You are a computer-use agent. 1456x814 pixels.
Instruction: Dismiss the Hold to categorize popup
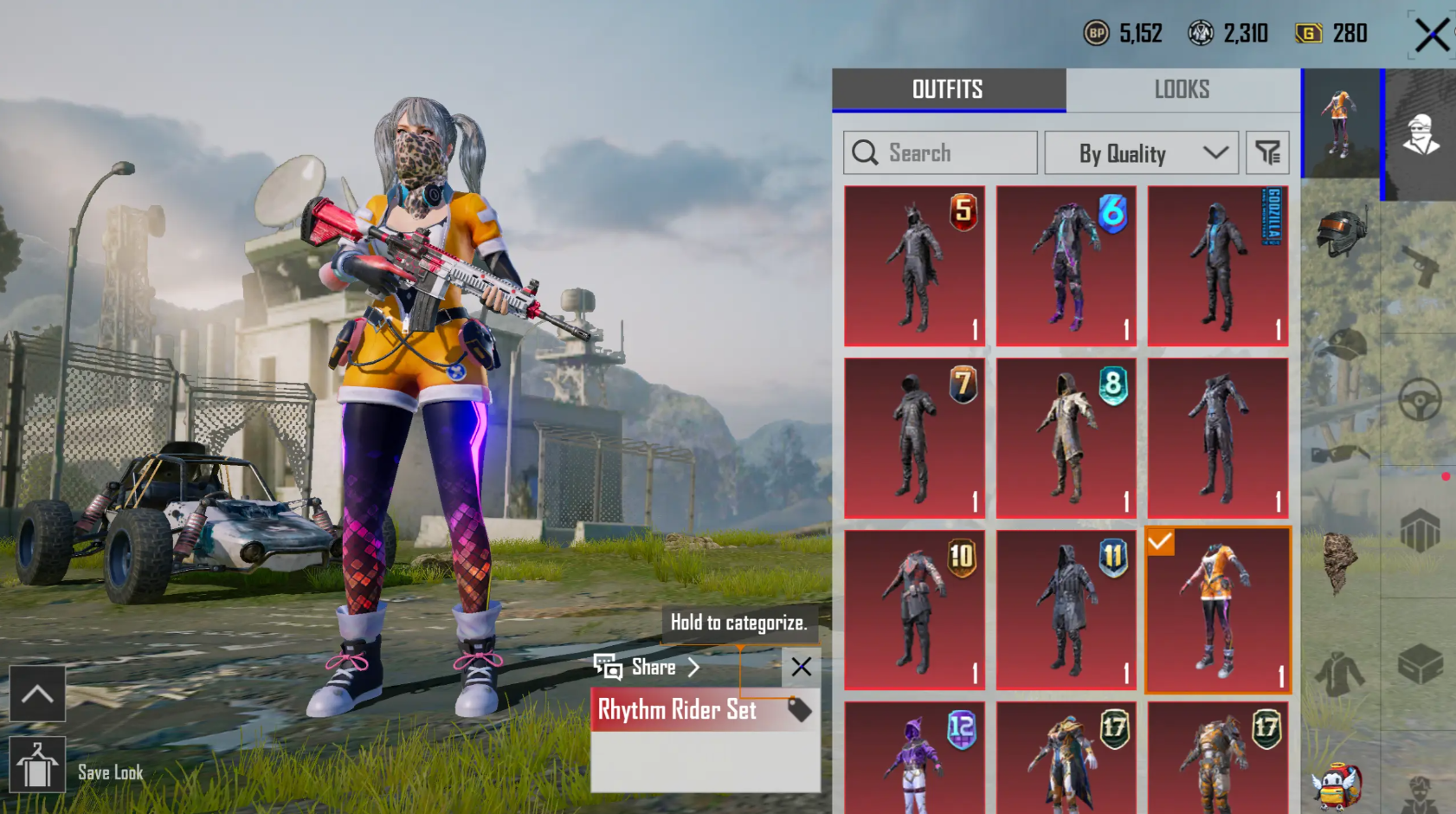click(x=800, y=667)
